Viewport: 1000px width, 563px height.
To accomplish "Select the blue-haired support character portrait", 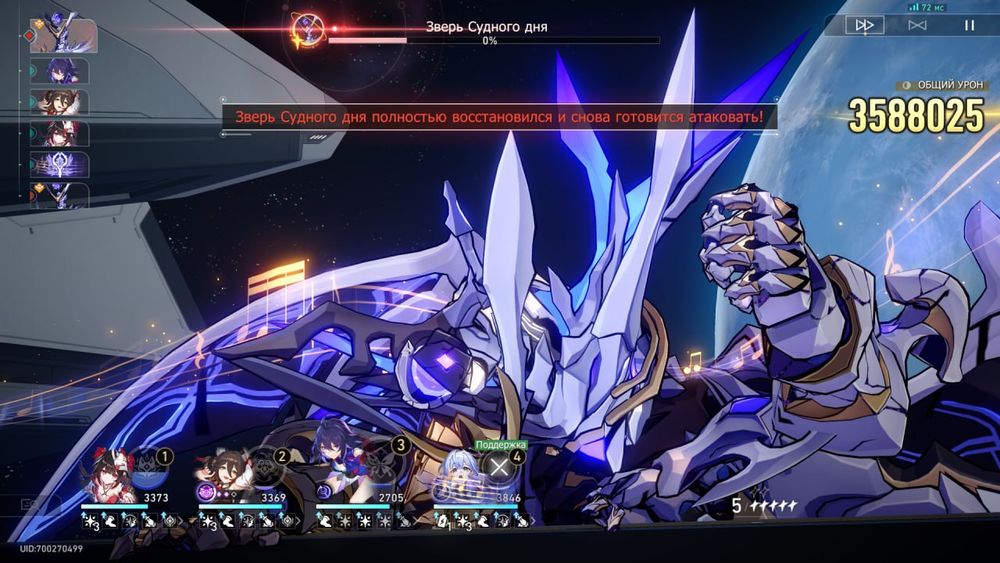I will click(456, 477).
